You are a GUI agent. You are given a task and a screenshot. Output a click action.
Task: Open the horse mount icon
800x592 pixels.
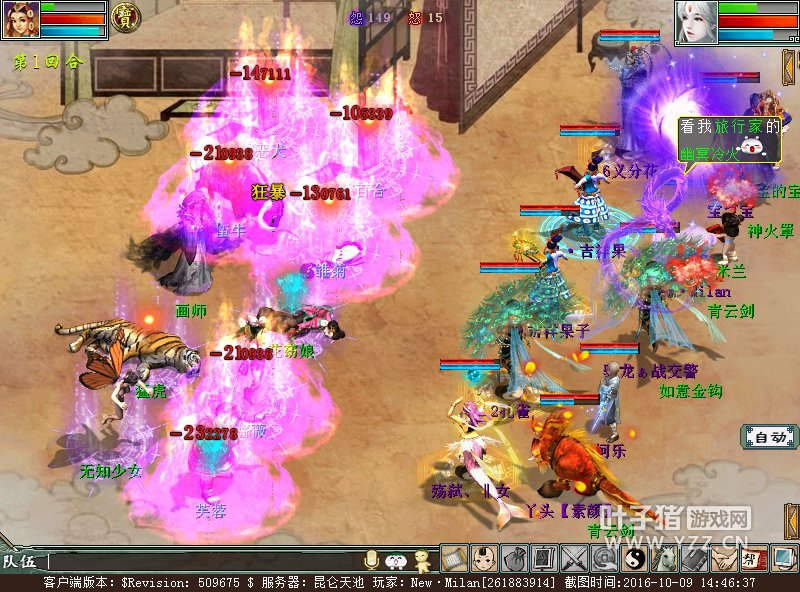(x=664, y=558)
